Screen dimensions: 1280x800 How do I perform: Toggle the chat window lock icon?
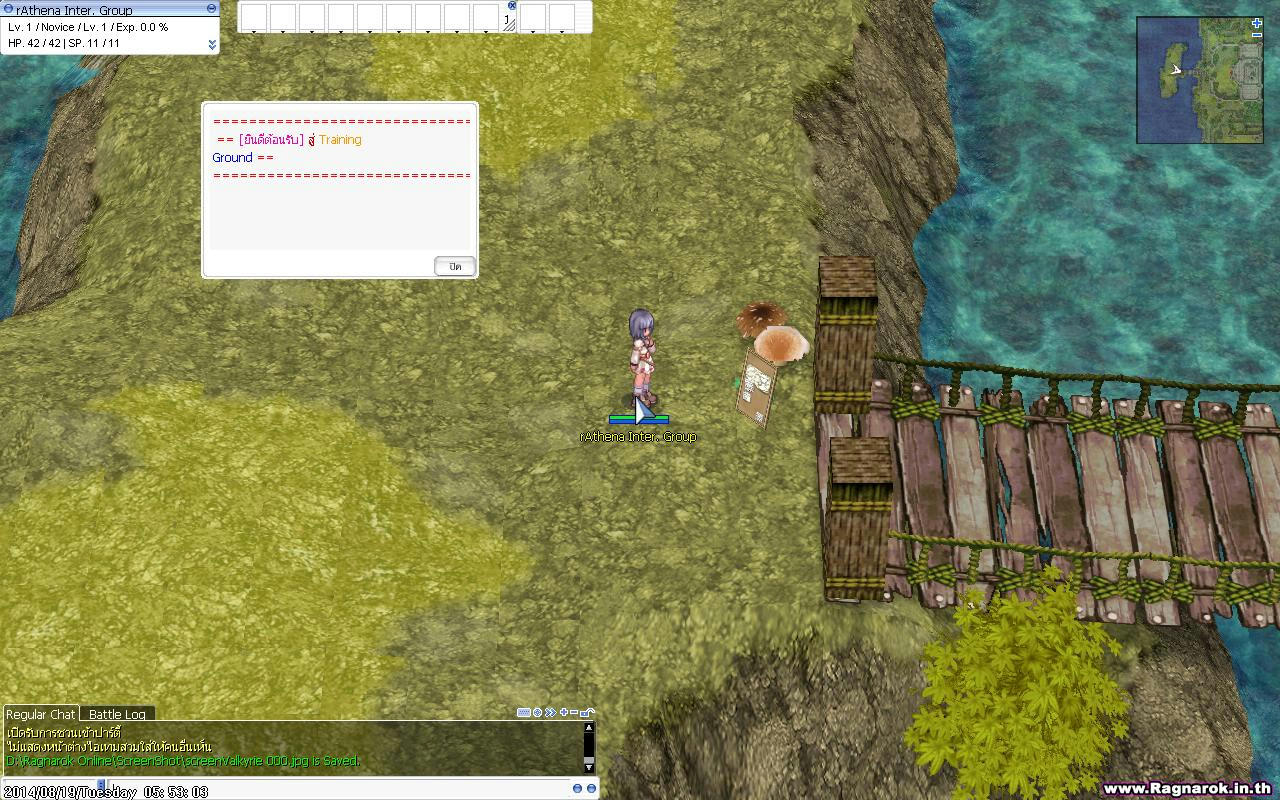coord(588,713)
